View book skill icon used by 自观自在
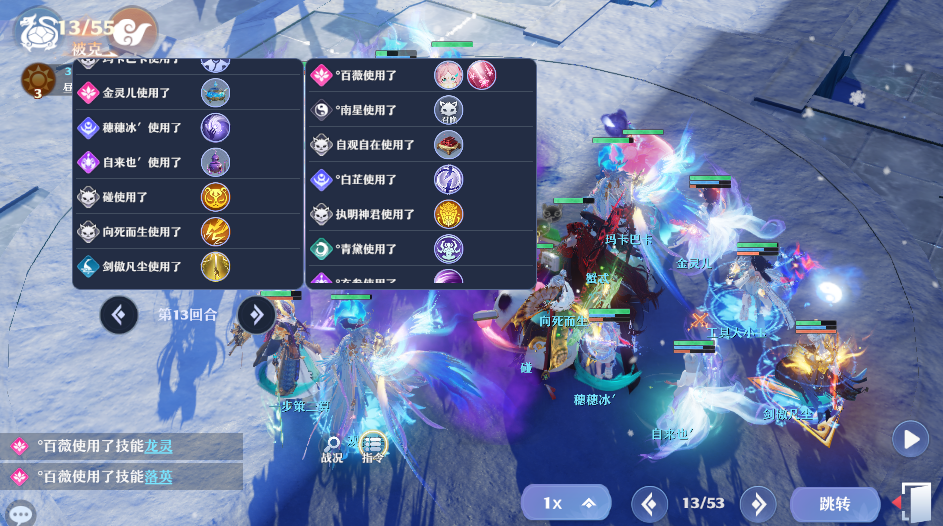This screenshot has width=943, height=526. click(448, 145)
